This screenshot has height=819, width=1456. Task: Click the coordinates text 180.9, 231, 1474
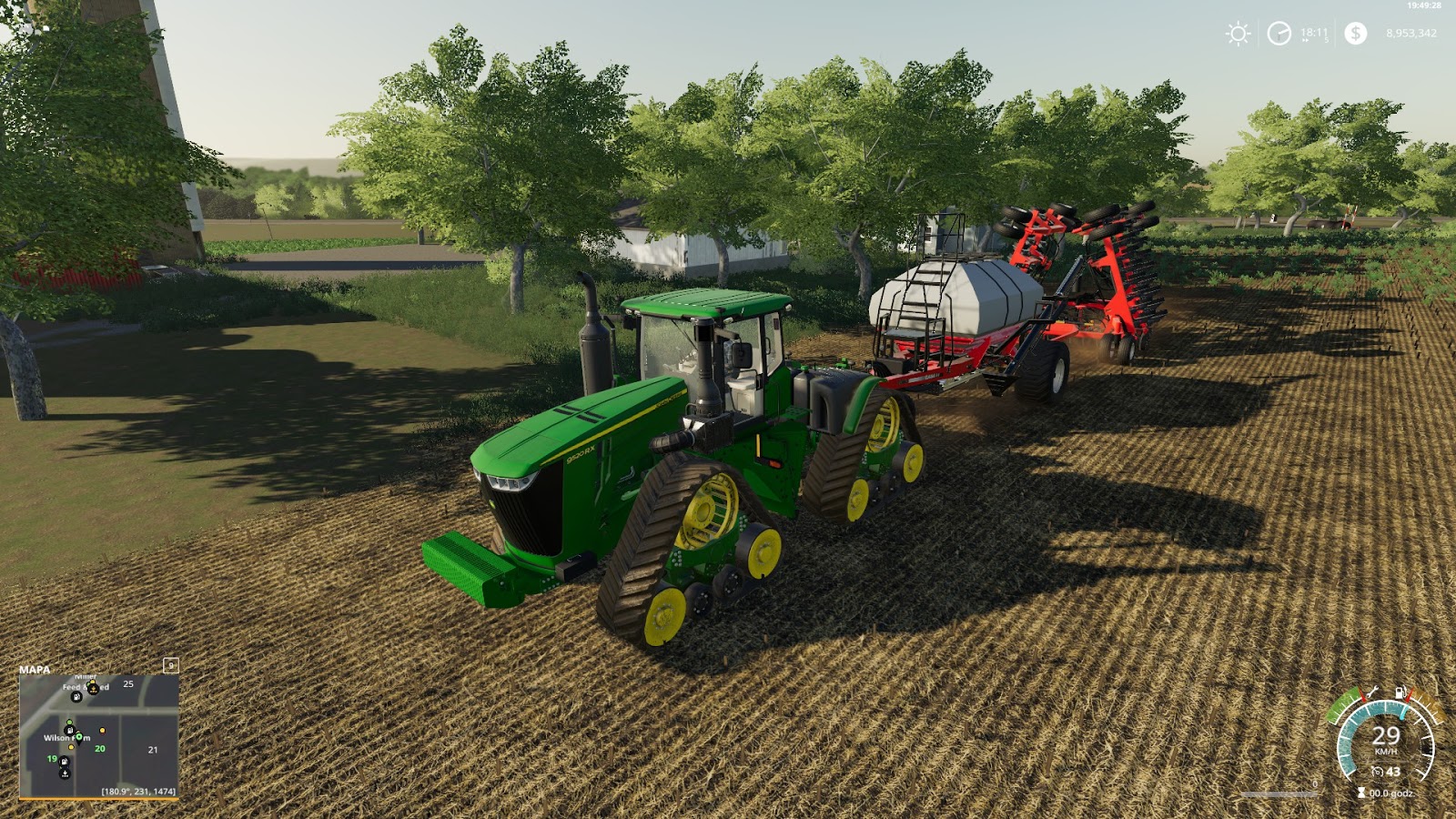pos(138,792)
